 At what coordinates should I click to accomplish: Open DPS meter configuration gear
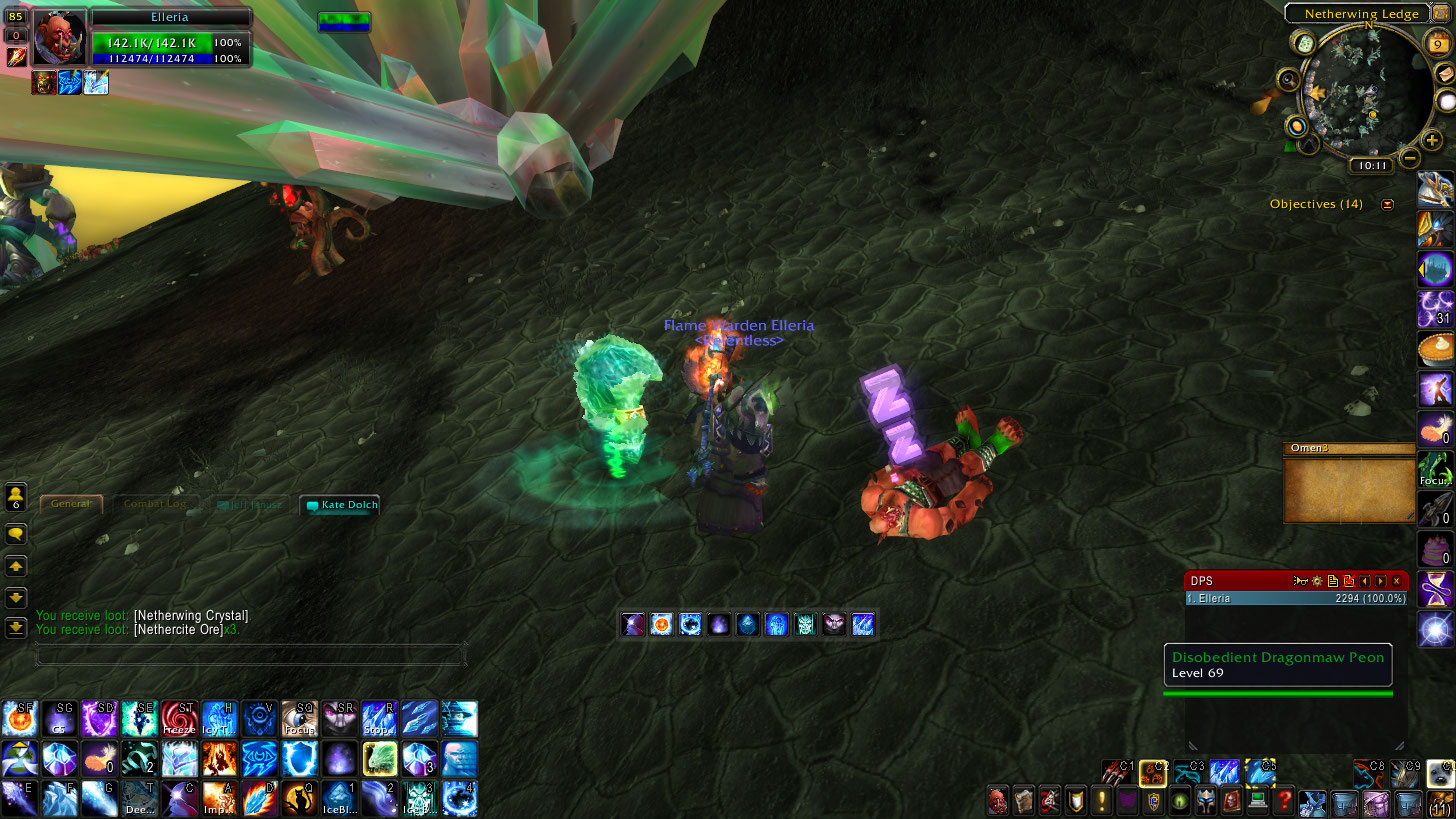point(1317,581)
